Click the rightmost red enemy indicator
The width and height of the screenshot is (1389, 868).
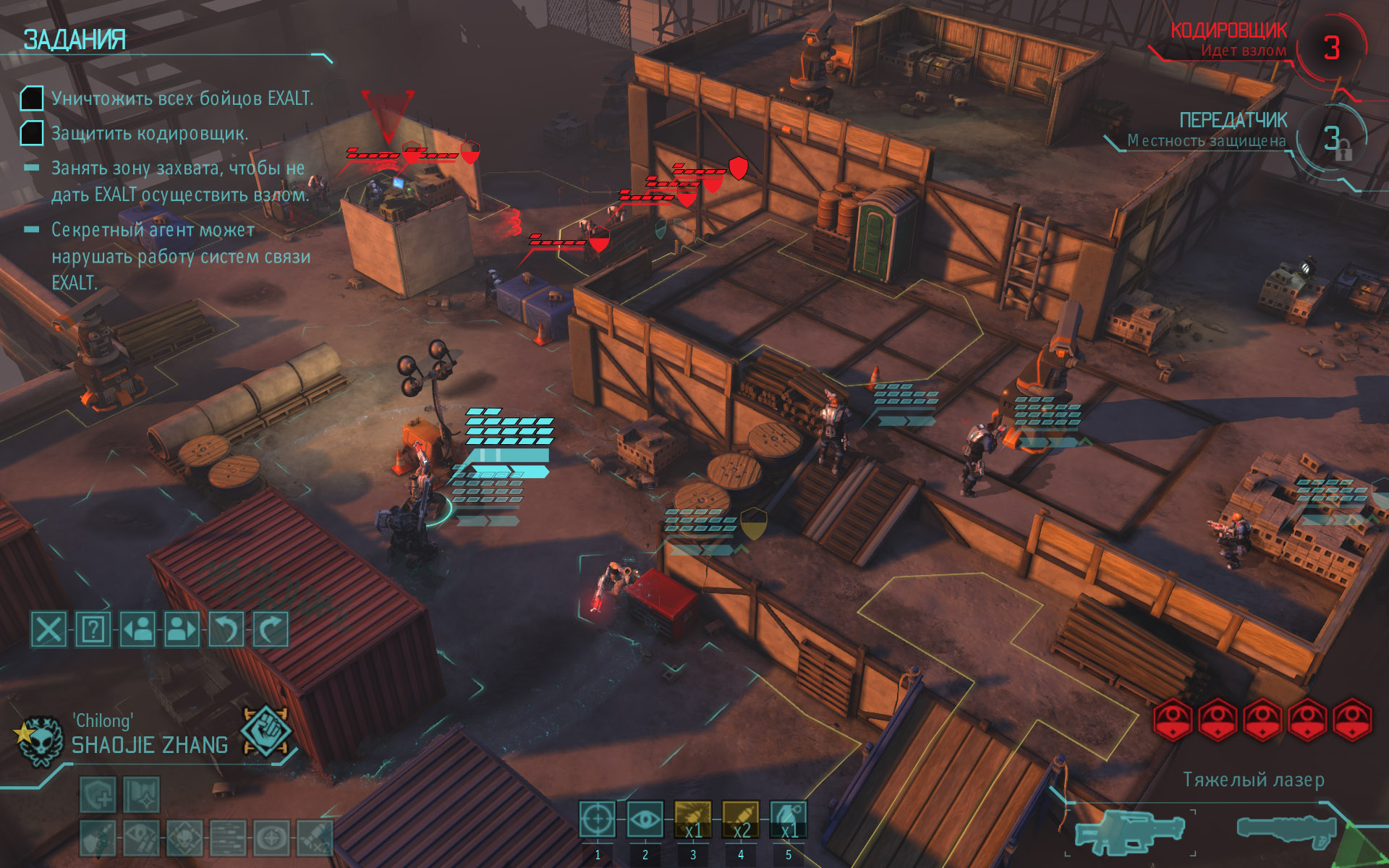pos(1352,720)
